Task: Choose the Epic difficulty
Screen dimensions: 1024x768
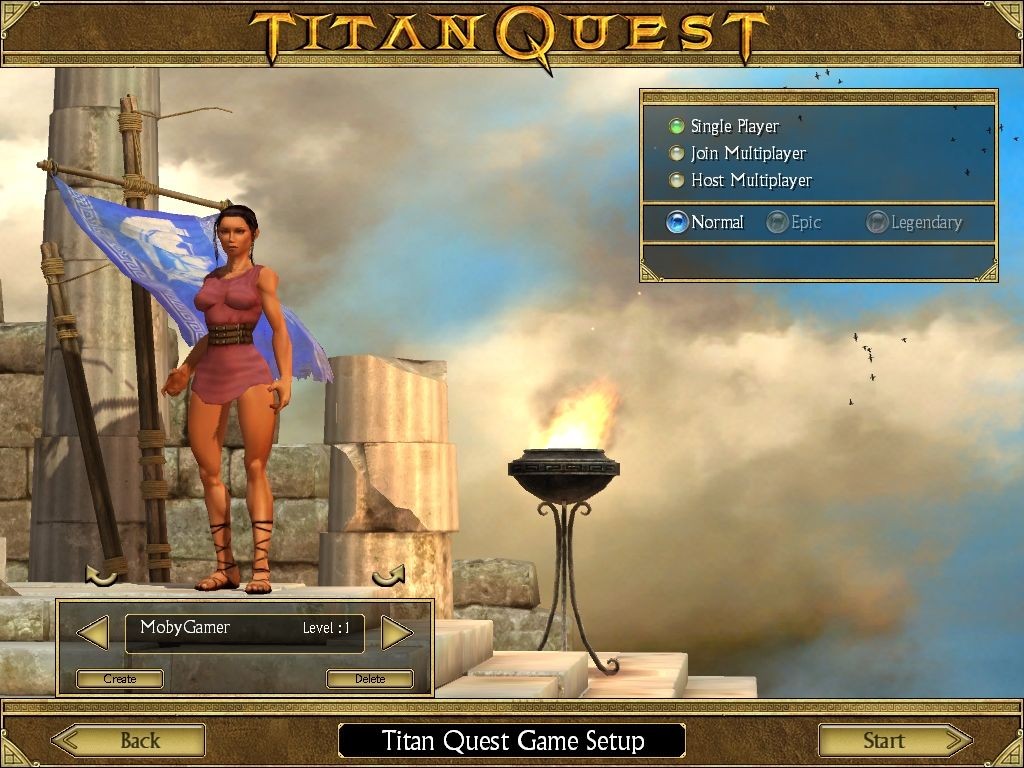Action: (777, 222)
